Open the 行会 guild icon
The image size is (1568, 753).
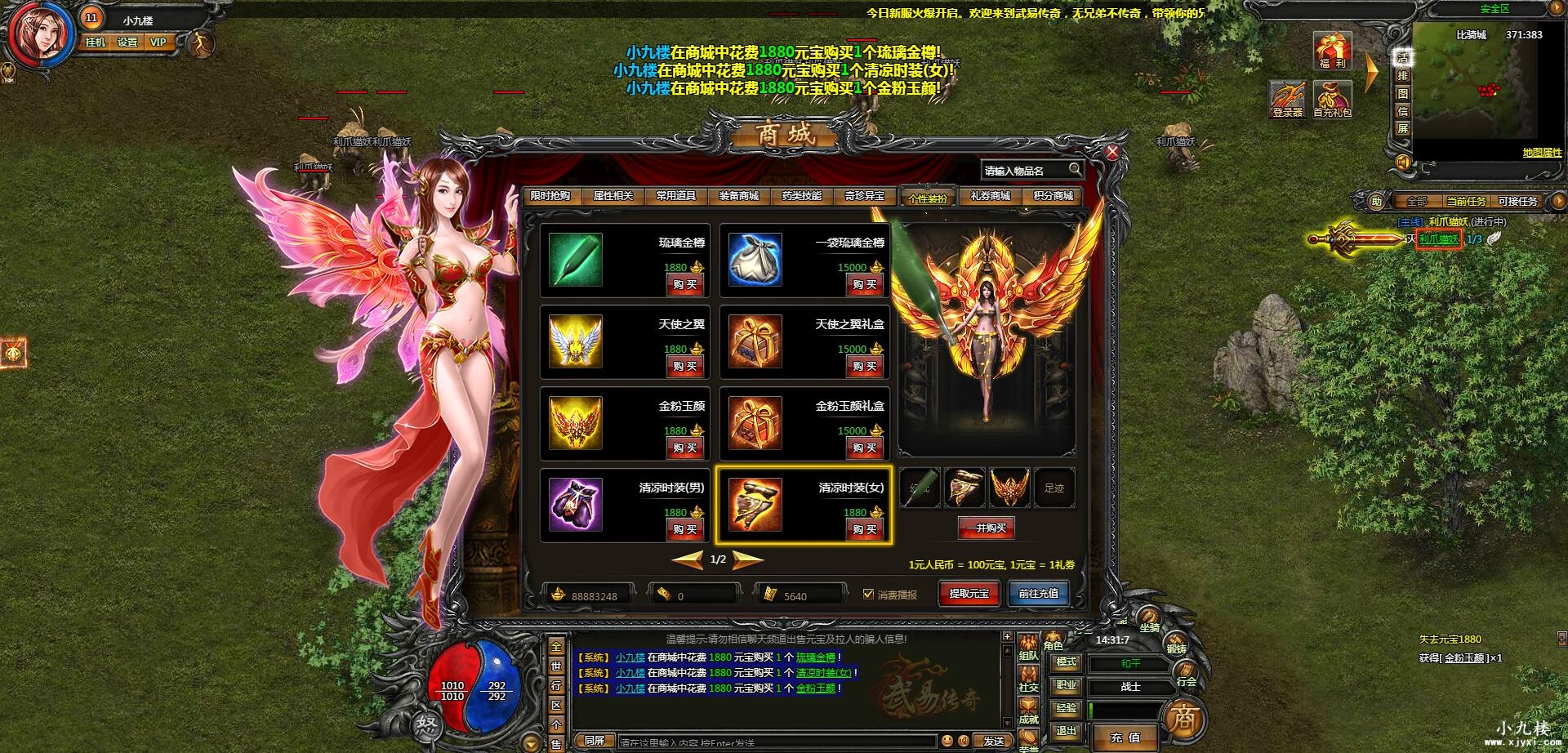pos(1186,671)
